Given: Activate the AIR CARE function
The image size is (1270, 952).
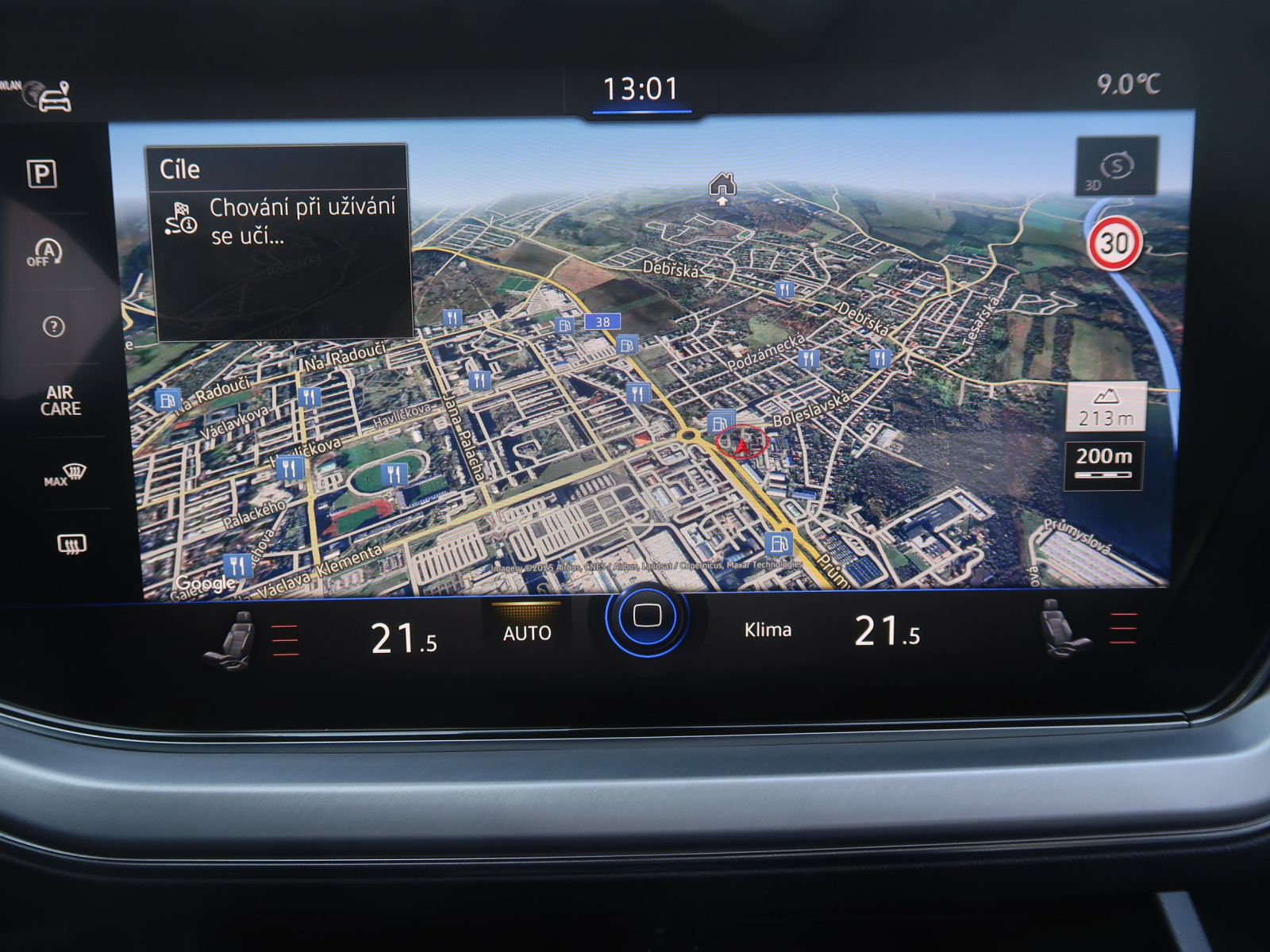Looking at the screenshot, I should tap(61, 401).
